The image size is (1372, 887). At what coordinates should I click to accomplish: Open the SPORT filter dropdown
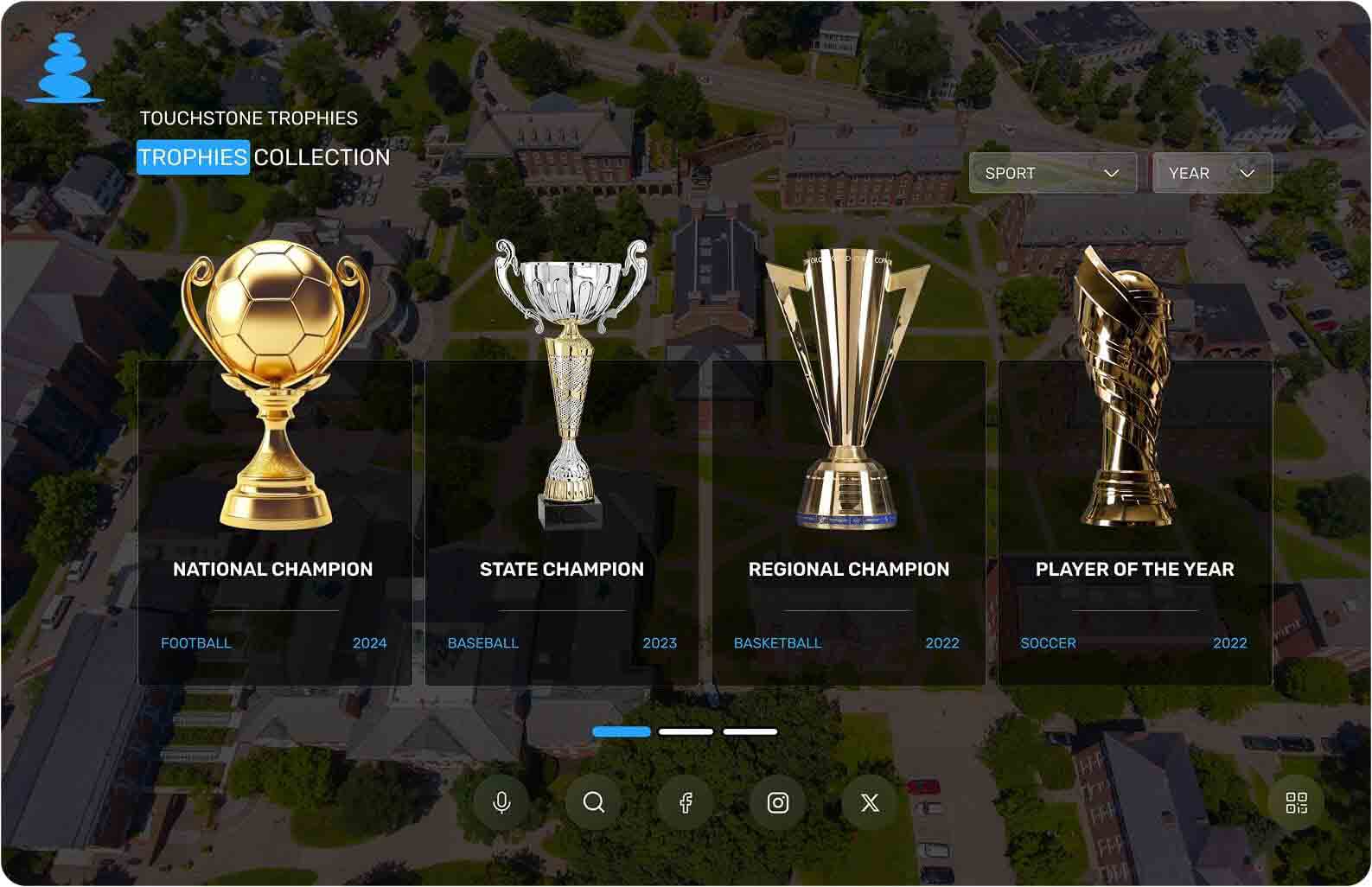1052,173
